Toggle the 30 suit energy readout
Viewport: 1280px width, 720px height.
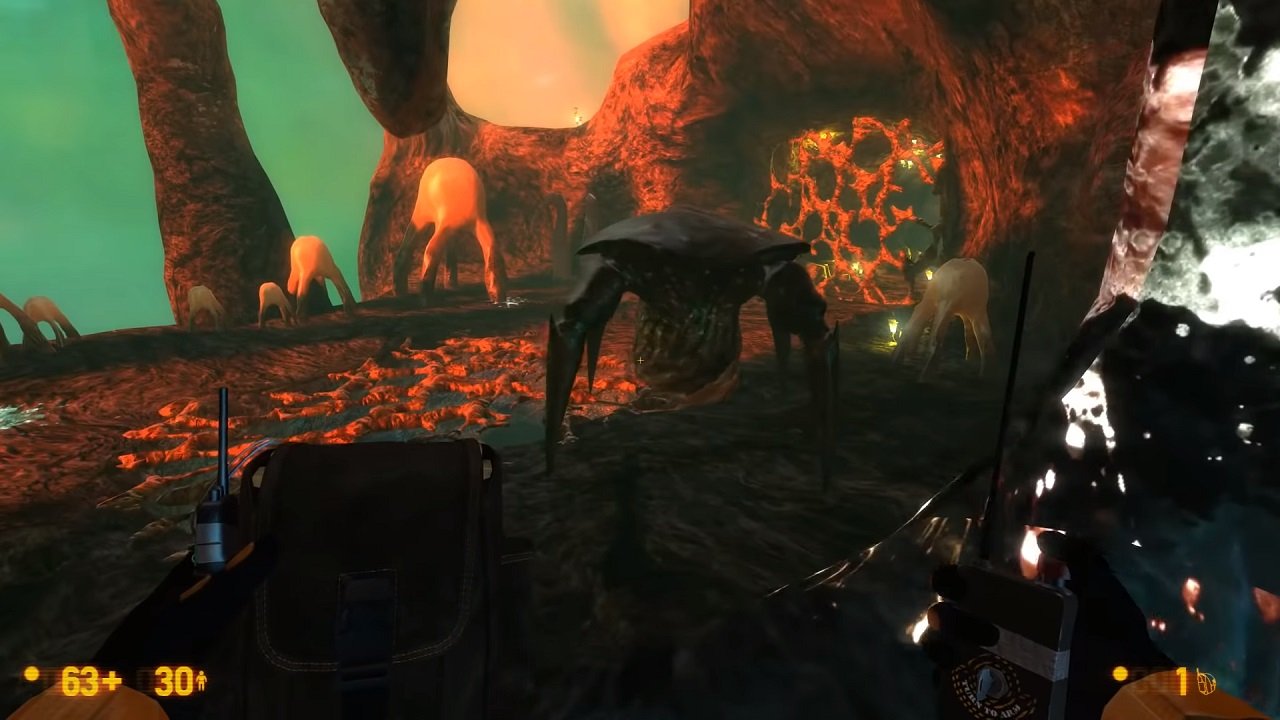(x=172, y=681)
